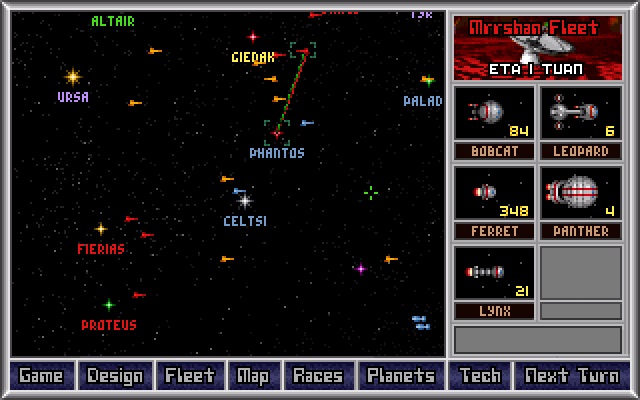The height and width of the screenshot is (400, 640).
Task: Select the Celtsi star system
Action: point(245,201)
